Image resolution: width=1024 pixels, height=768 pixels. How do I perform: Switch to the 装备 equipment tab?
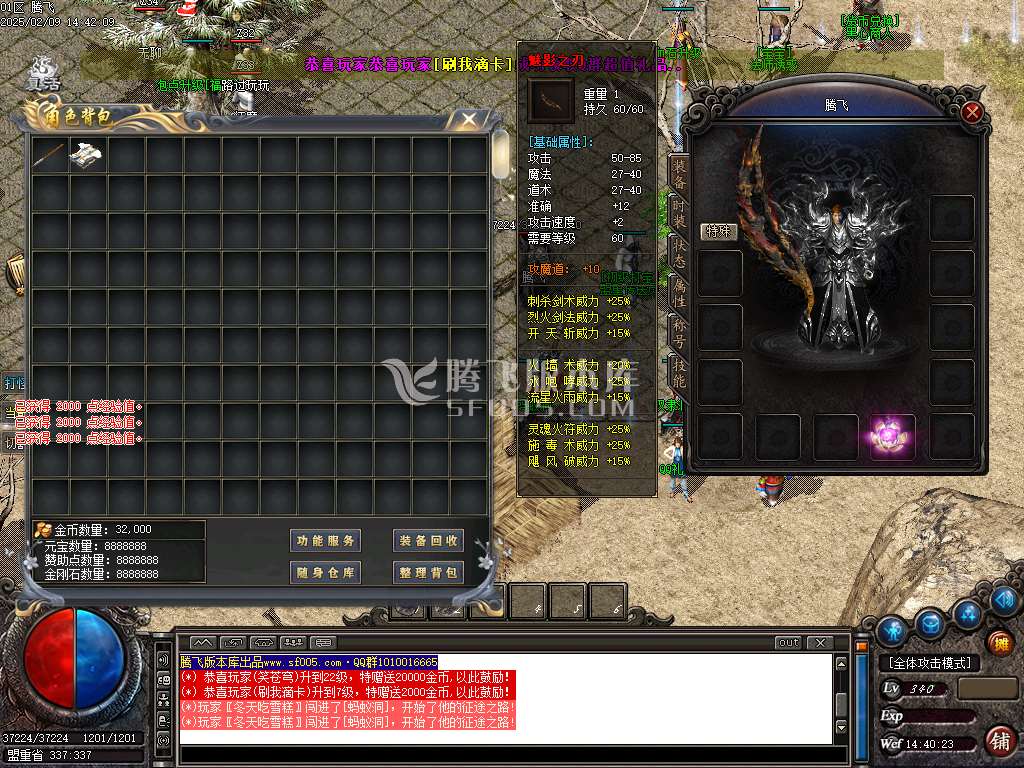click(679, 173)
